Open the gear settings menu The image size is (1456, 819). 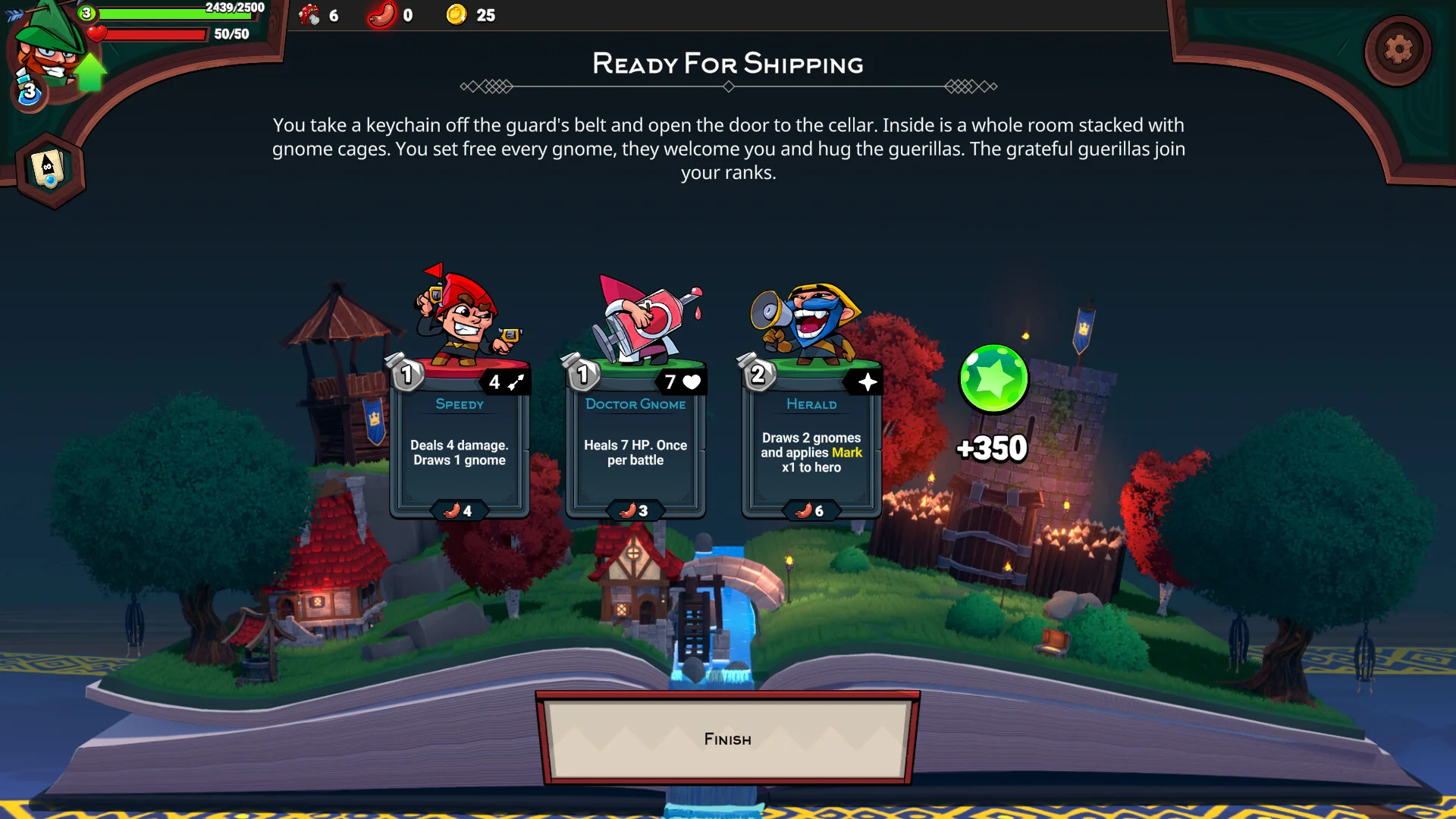[x=1398, y=50]
